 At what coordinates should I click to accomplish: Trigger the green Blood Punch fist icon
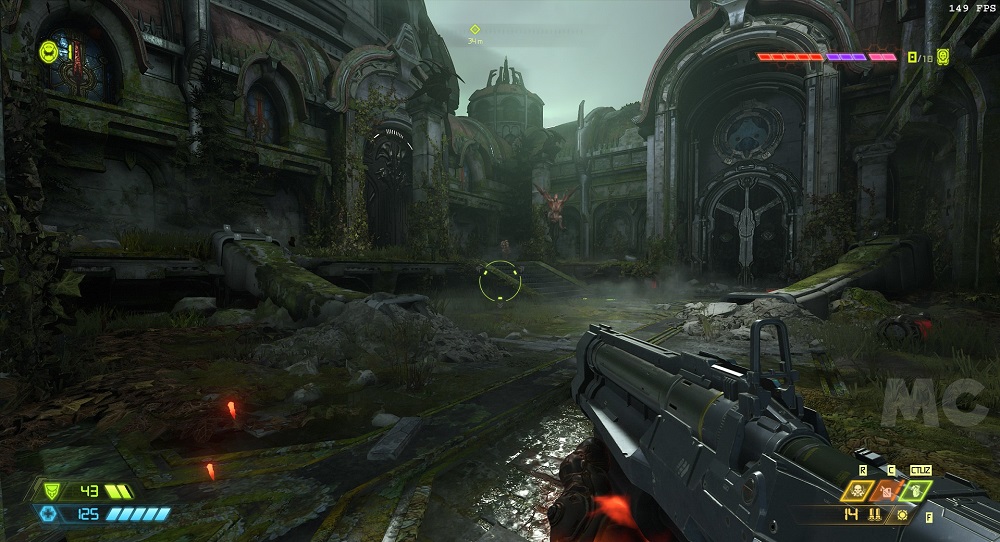coord(916,491)
